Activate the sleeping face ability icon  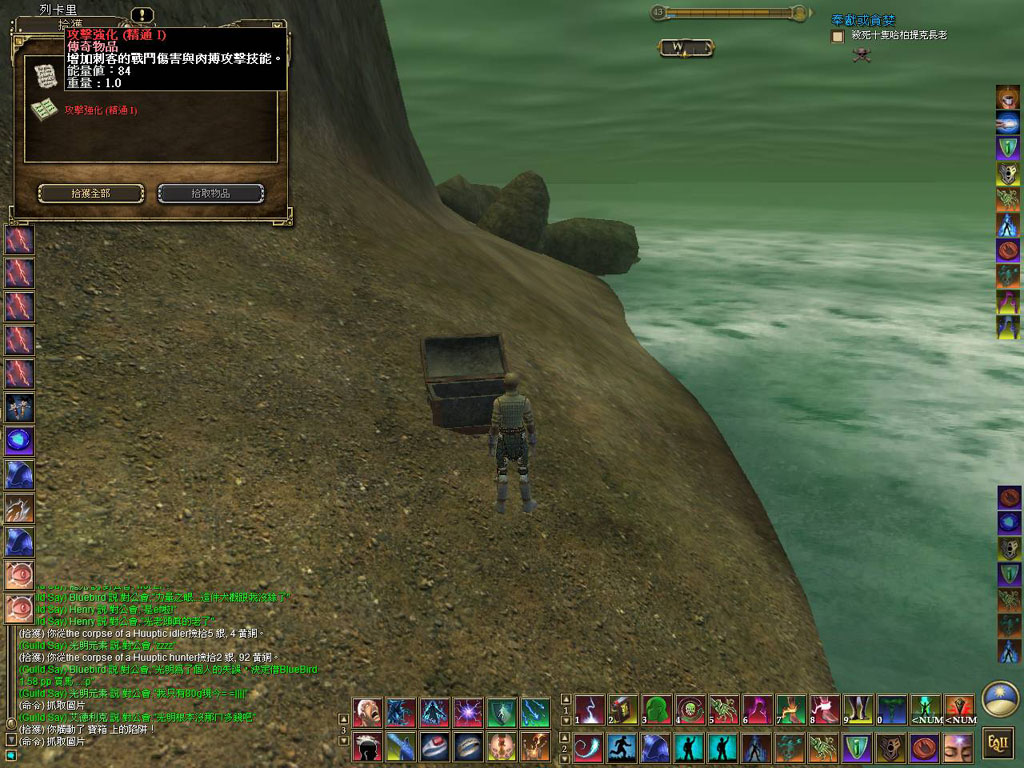[x=958, y=747]
